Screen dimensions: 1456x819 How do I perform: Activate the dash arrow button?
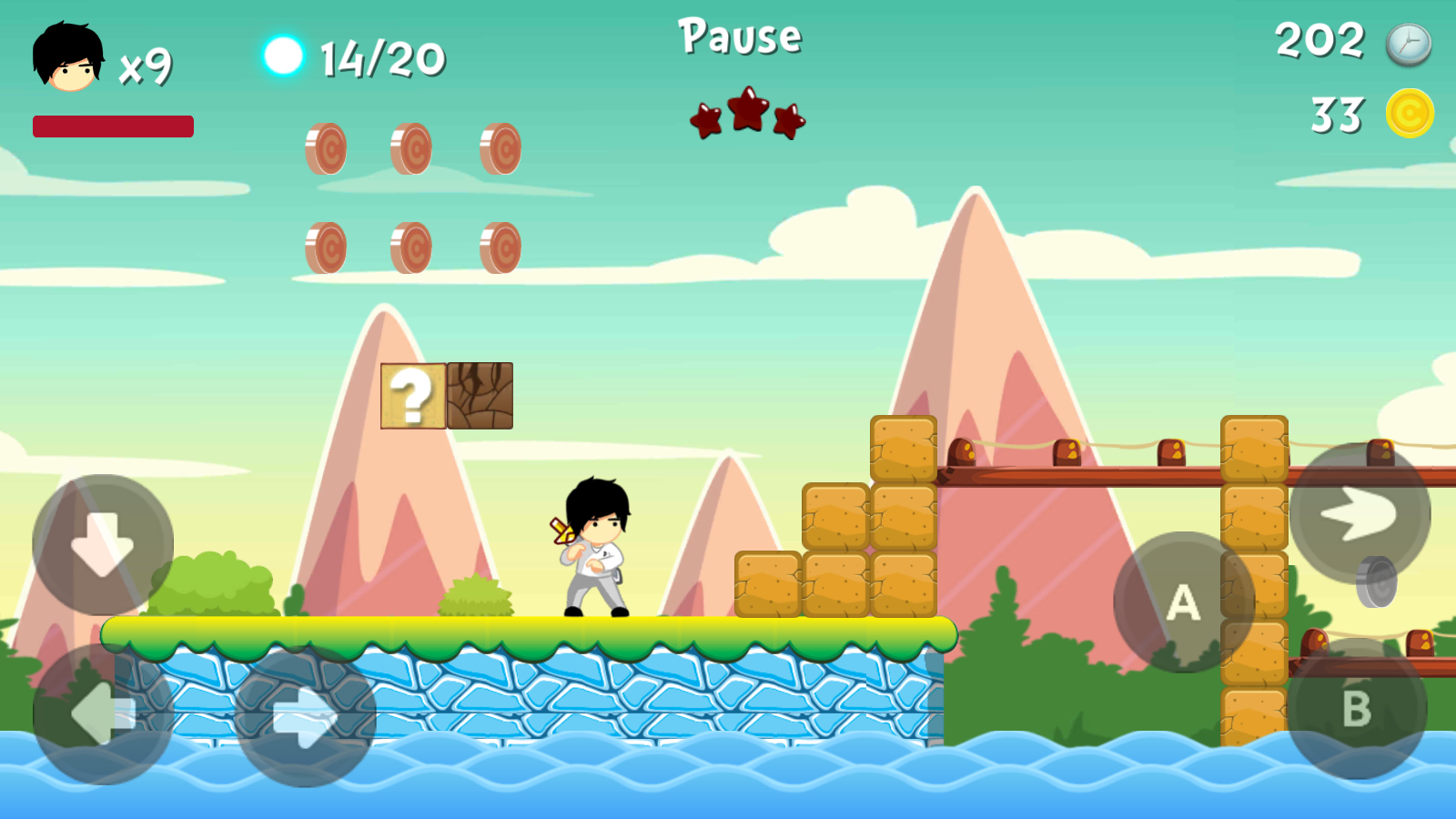click(x=1360, y=514)
